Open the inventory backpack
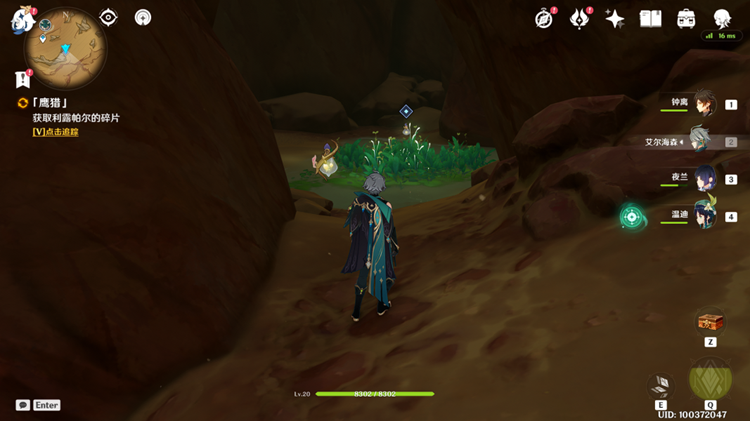This screenshot has width=750, height=421. click(686, 19)
